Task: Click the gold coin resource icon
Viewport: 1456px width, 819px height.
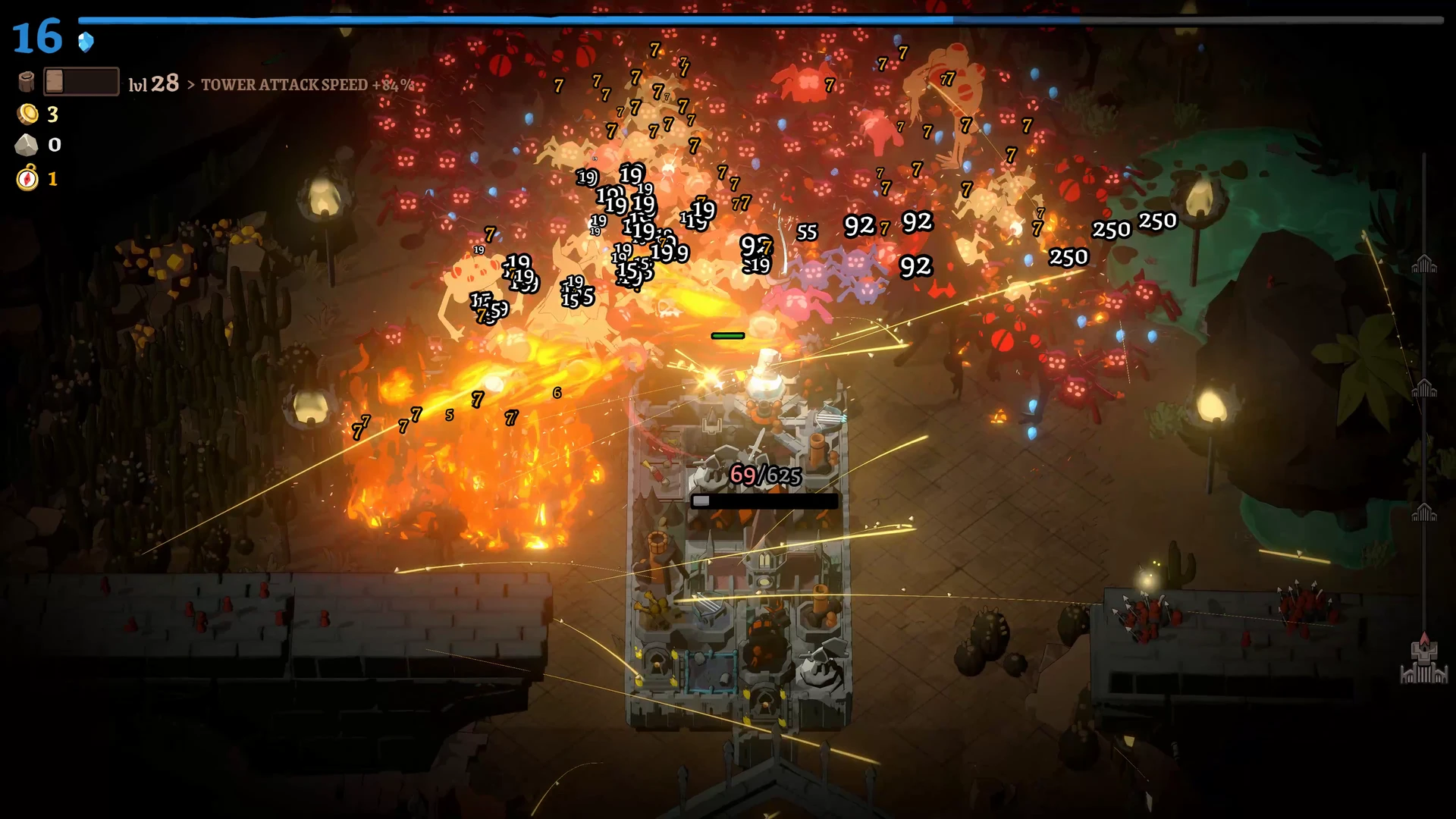Action: pyautogui.click(x=27, y=115)
